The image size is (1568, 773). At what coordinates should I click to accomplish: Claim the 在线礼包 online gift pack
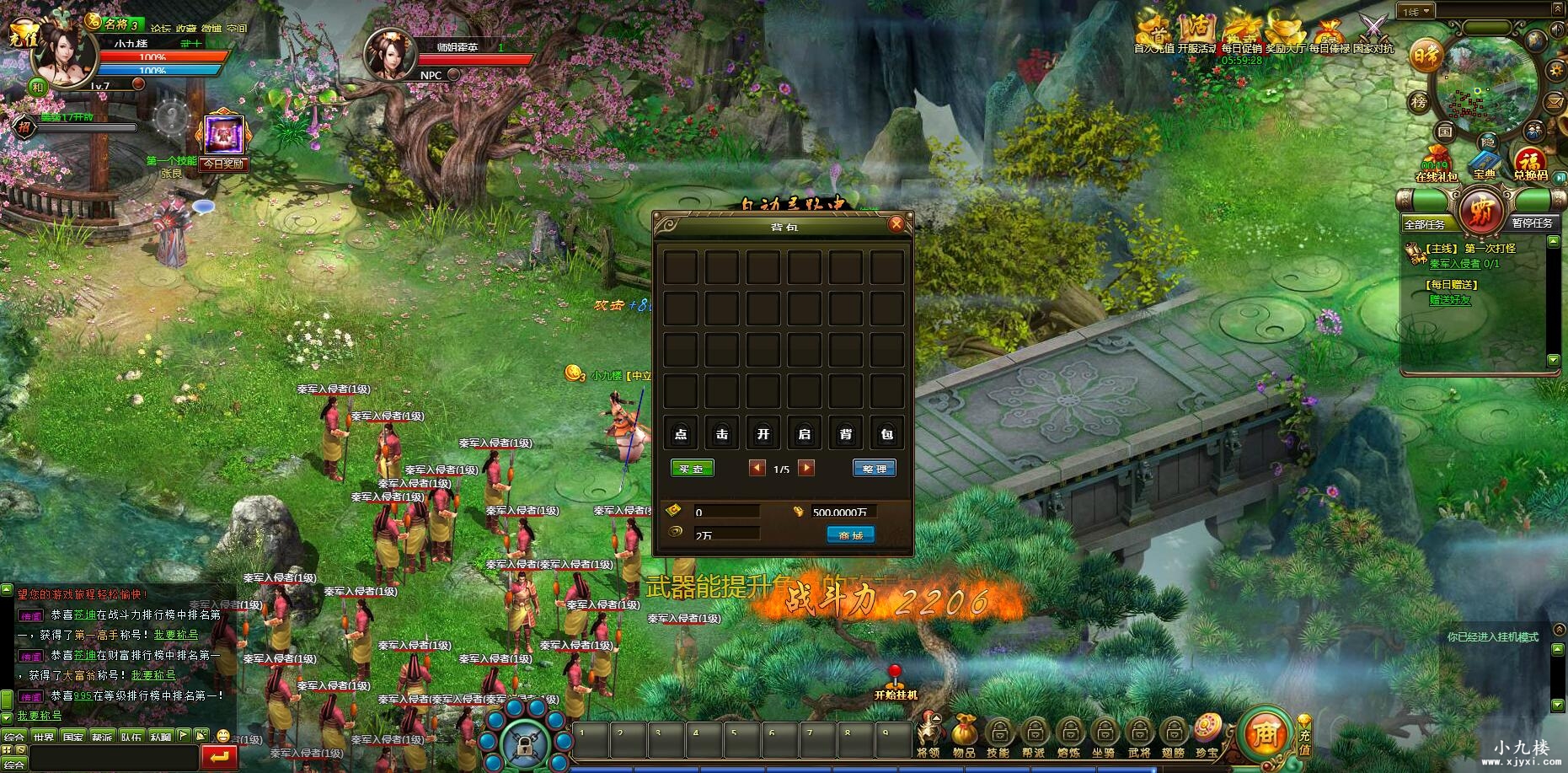tap(1437, 157)
